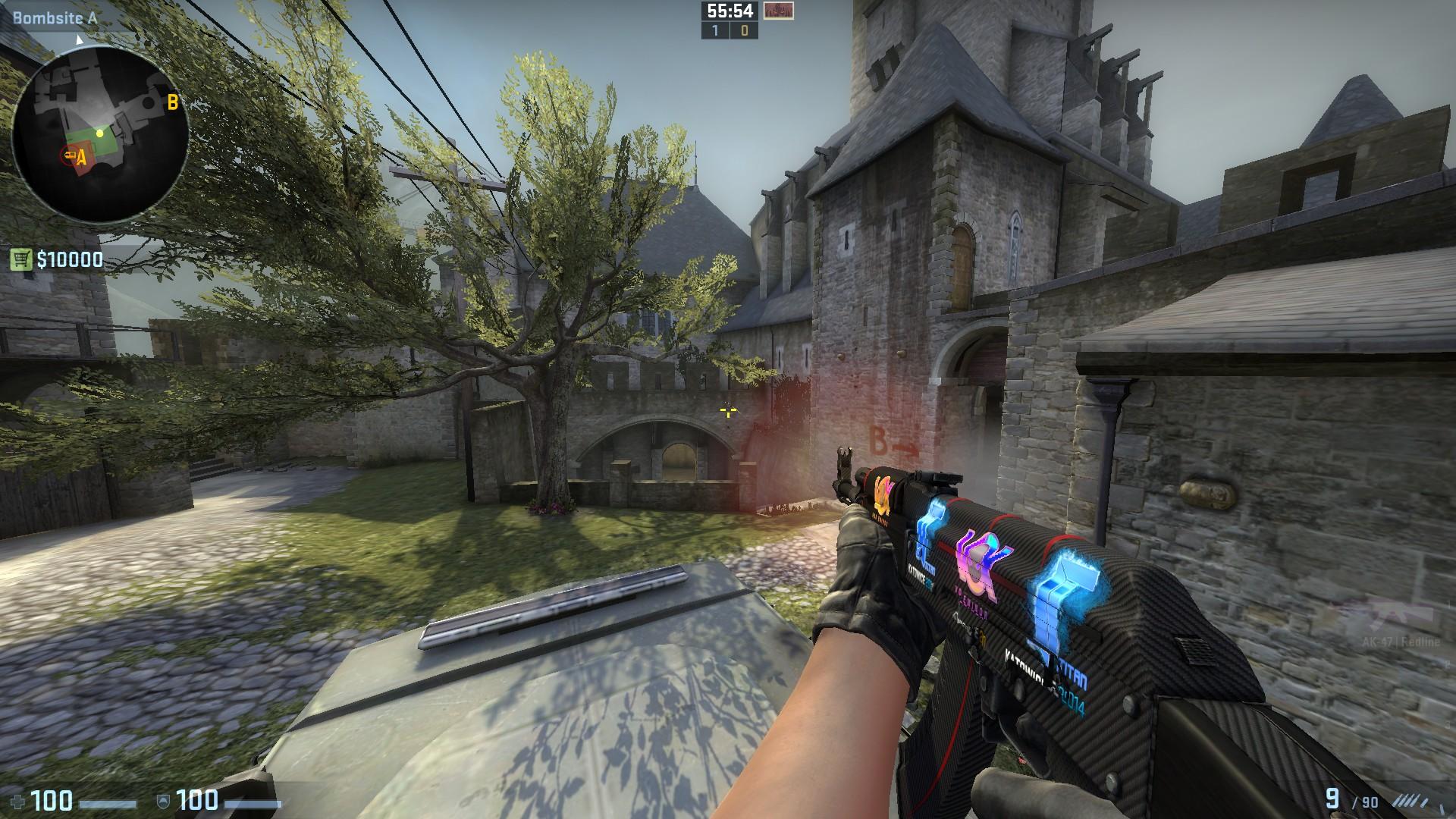Viewport: 1456px width, 819px height.
Task: Click the circular radar minimap
Action: (x=100, y=135)
